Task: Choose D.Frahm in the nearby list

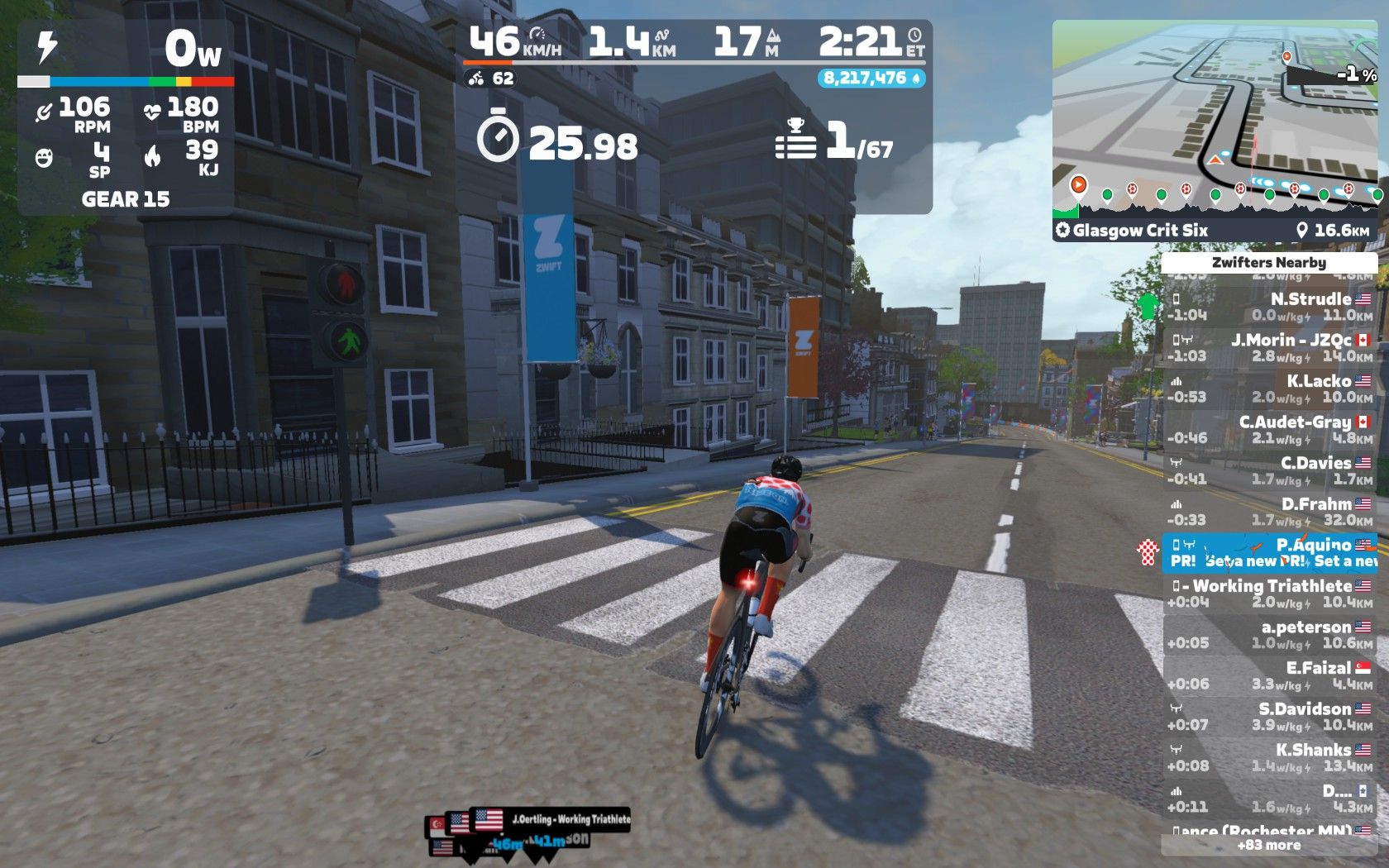Action: click(1269, 512)
